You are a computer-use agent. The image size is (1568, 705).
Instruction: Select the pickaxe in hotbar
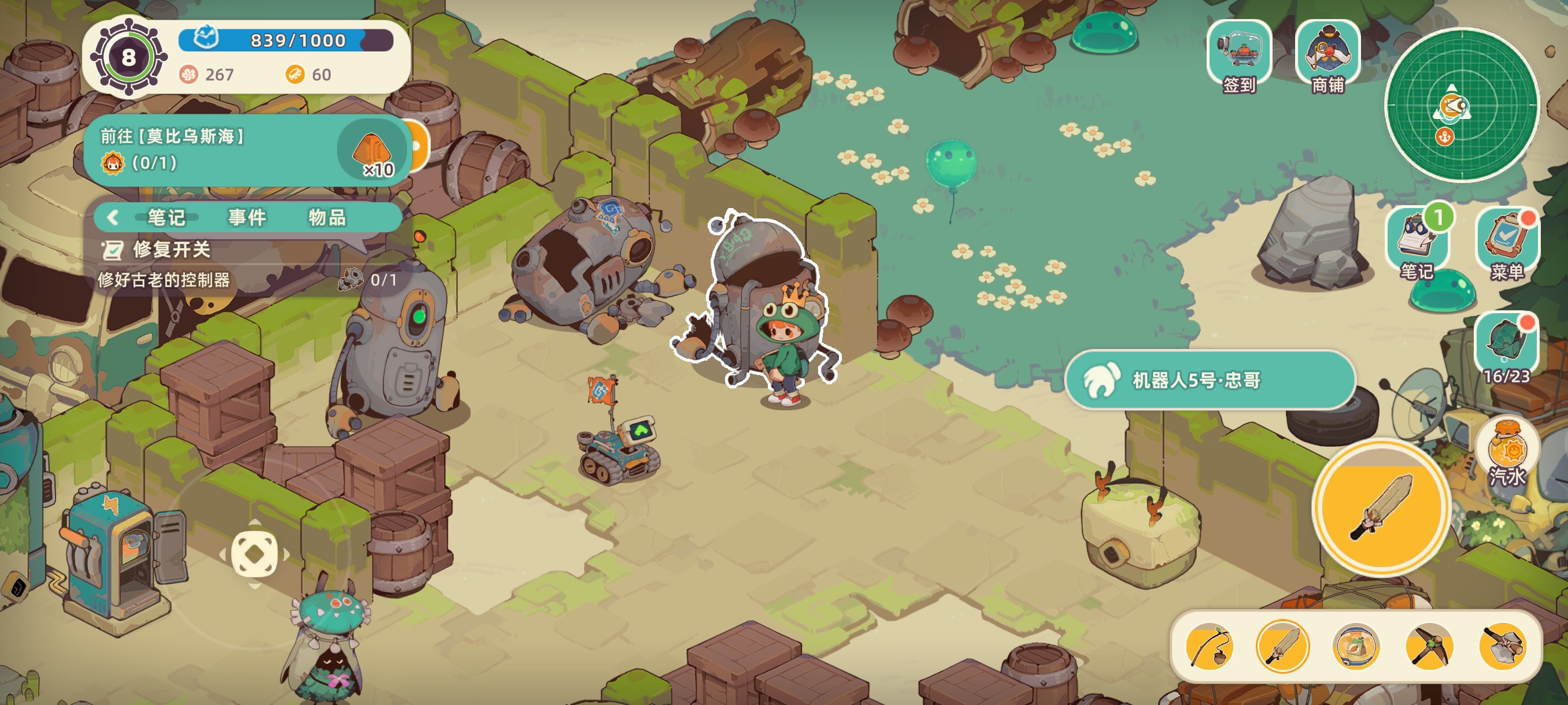coord(1429,646)
